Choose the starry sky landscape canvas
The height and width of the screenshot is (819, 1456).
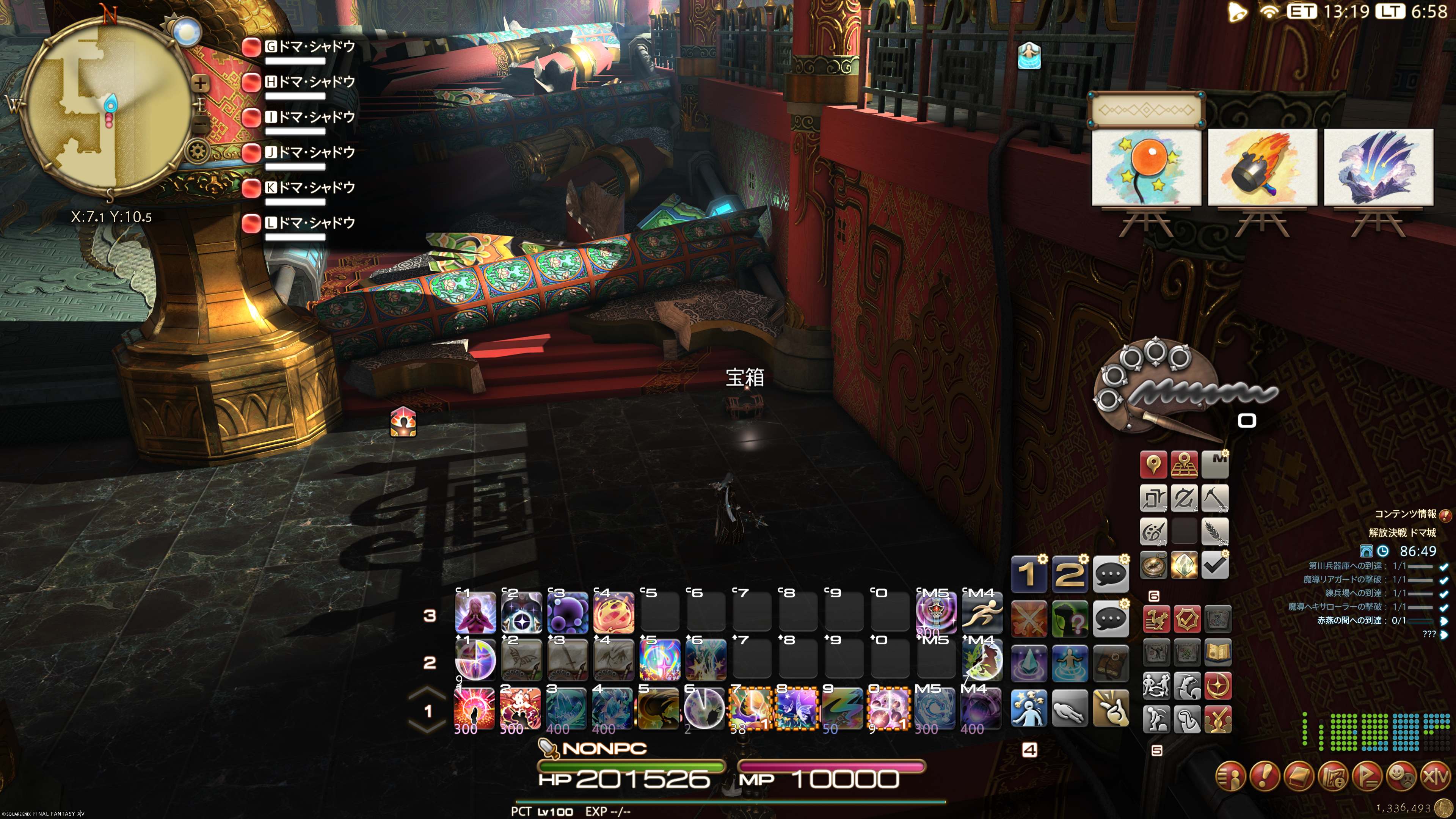1378,167
